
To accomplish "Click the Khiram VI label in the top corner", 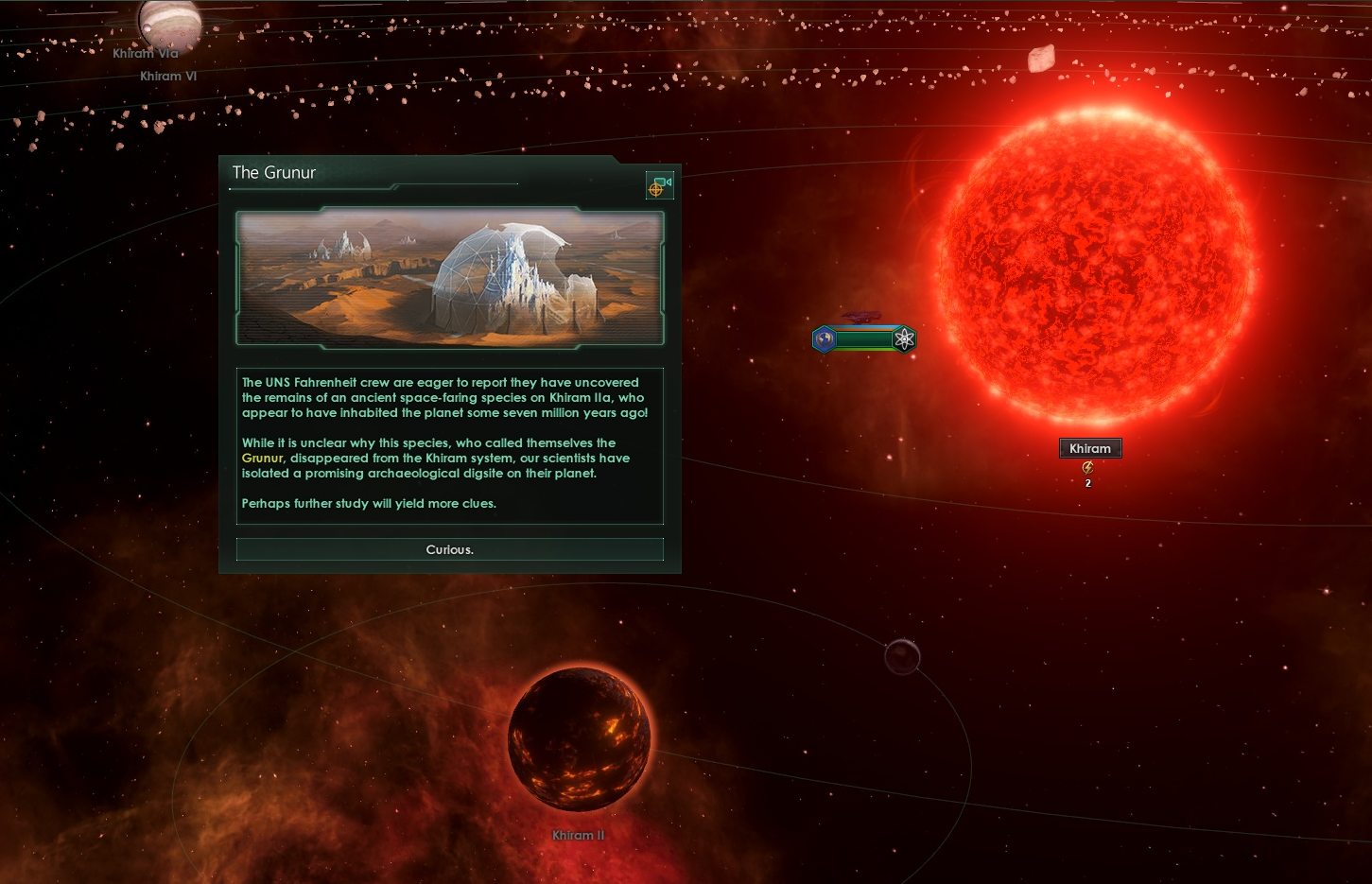I will pos(168,76).
